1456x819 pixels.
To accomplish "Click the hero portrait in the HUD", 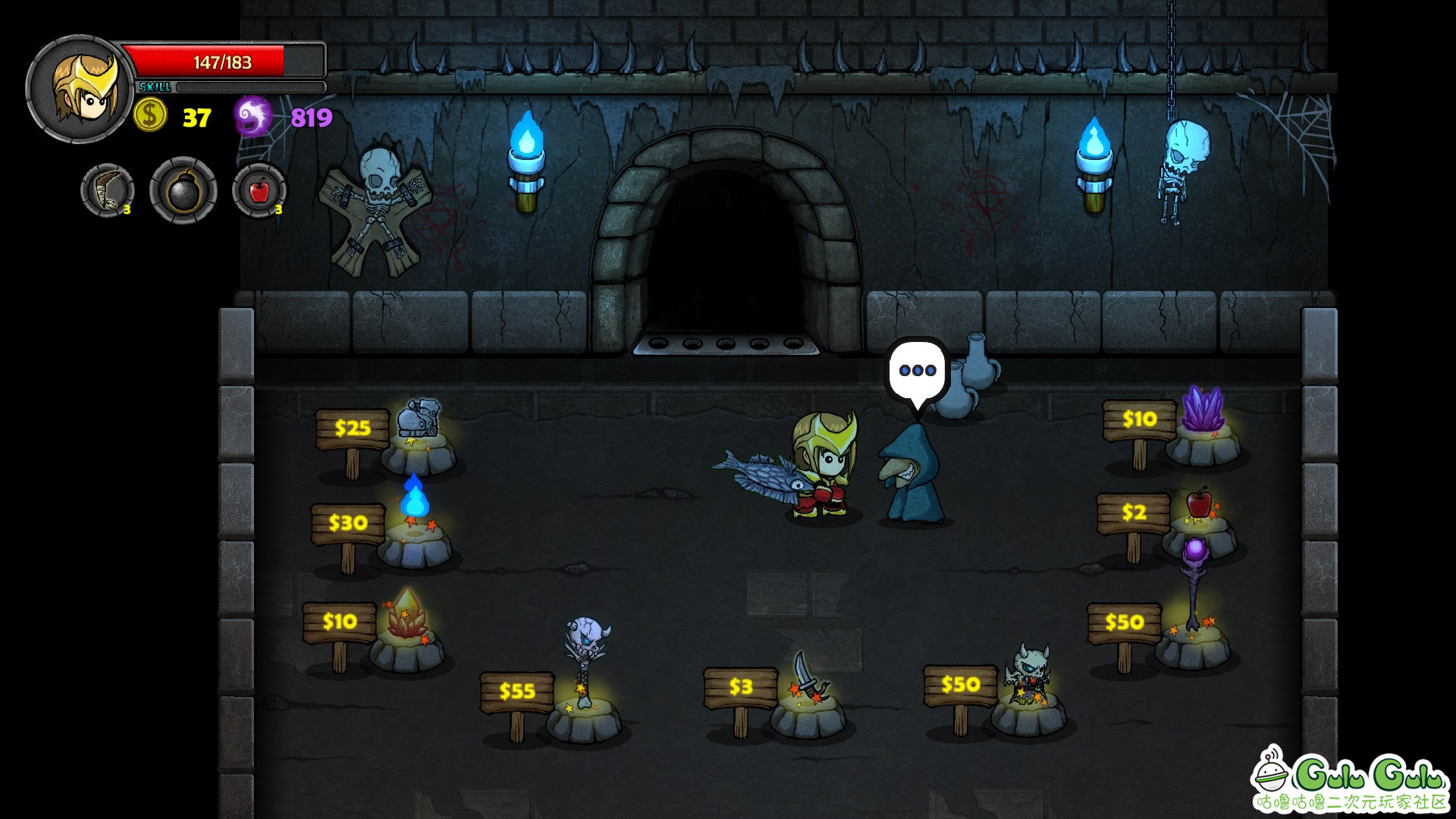I will click(80, 89).
